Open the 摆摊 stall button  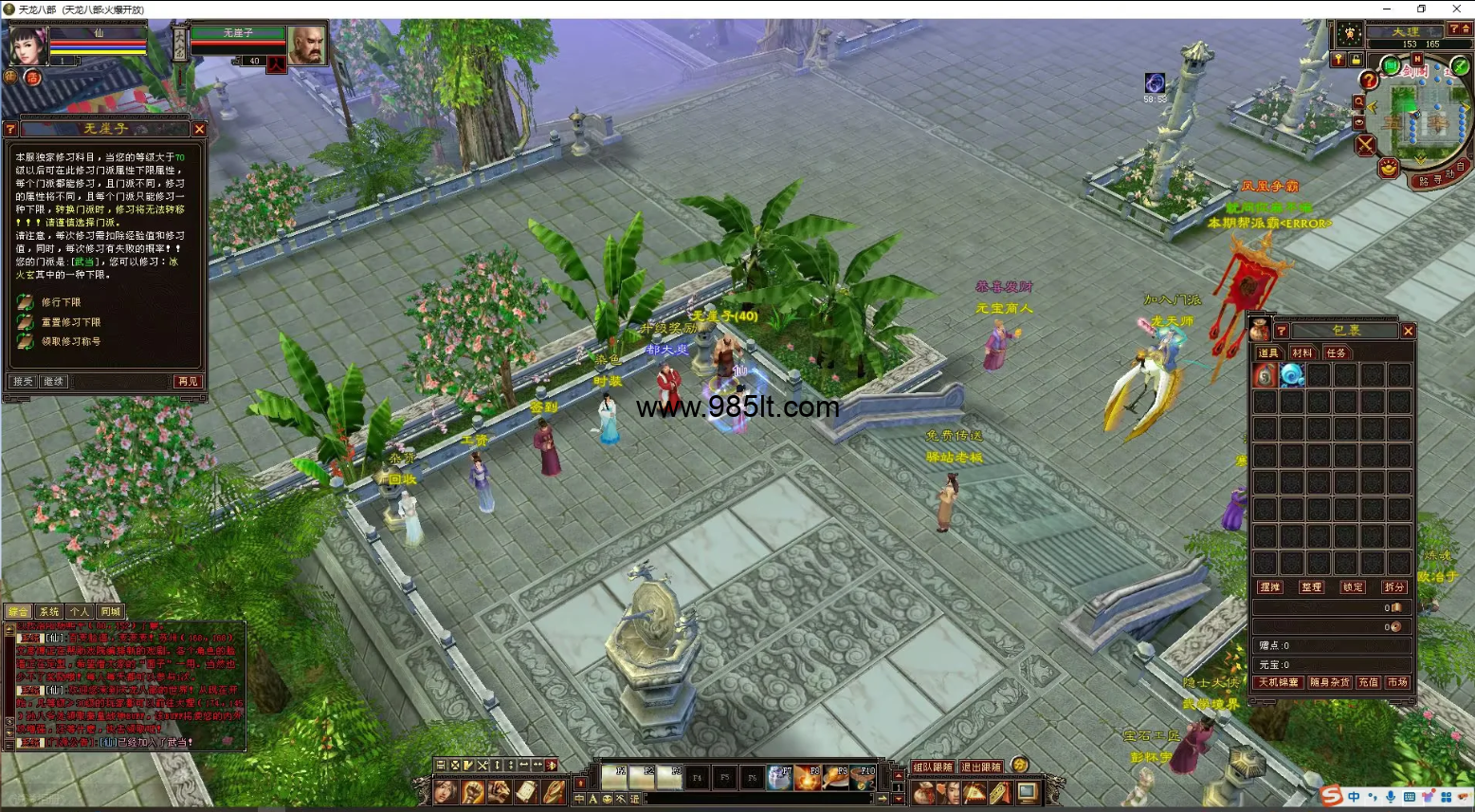(x=1269, y=587)
